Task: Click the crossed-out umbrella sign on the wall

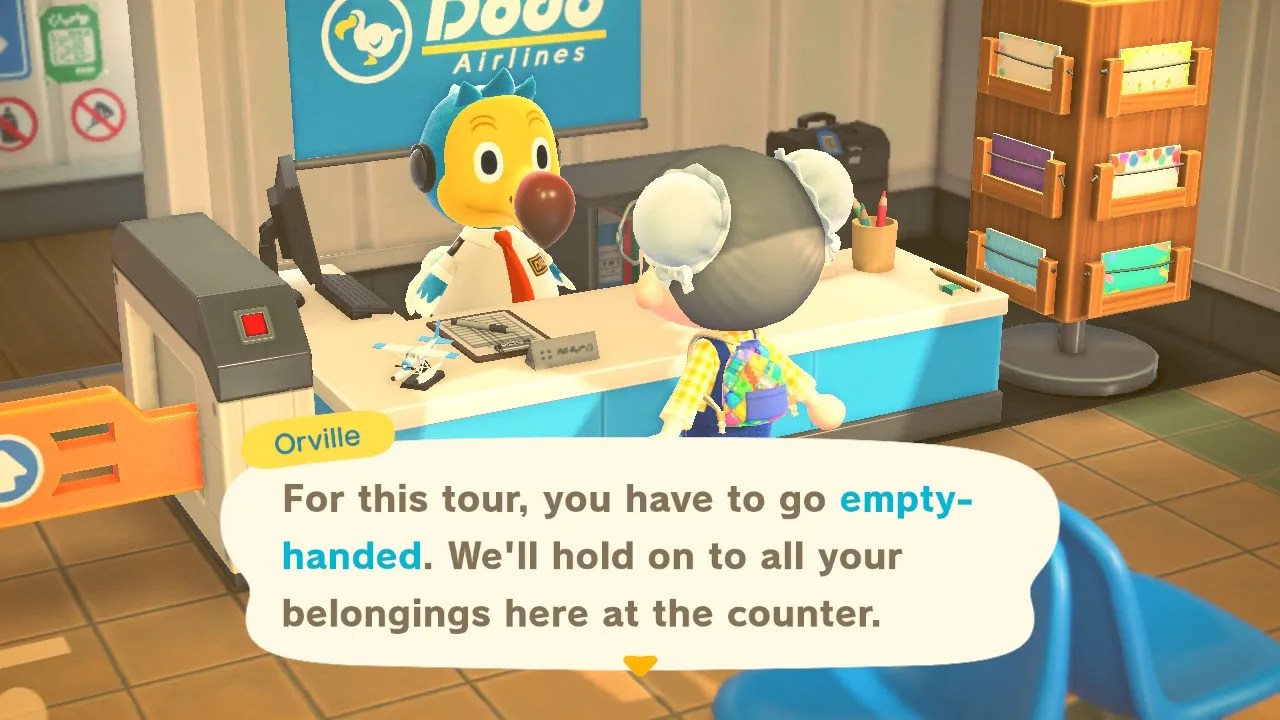Action: 97,113
